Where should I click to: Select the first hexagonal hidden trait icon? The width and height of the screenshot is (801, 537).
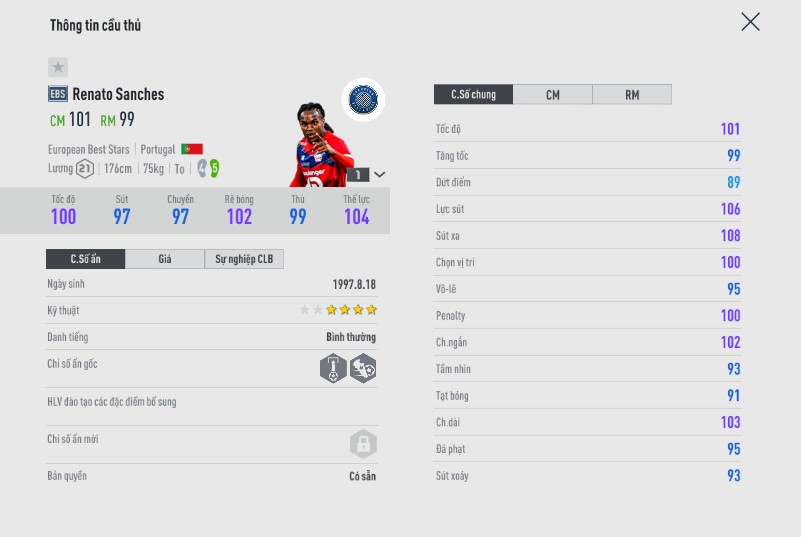(333, 368)
